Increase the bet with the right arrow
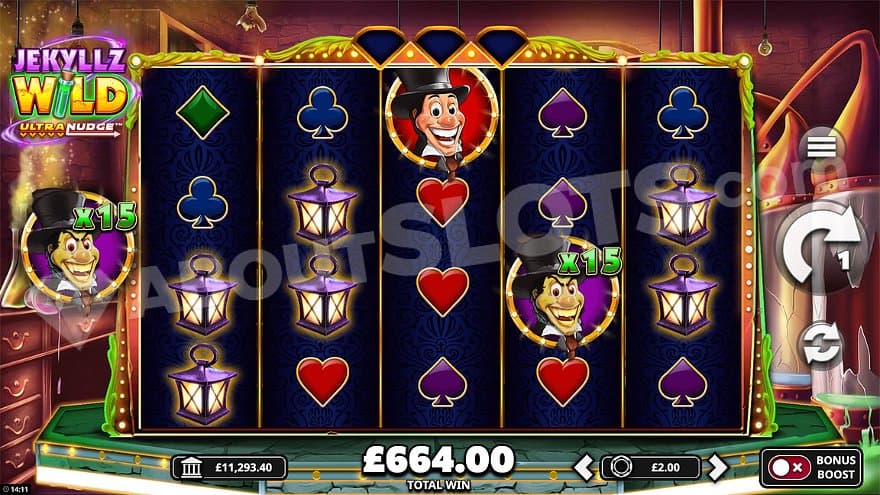The width and height of the screenshot is (880, 495). 717,467
